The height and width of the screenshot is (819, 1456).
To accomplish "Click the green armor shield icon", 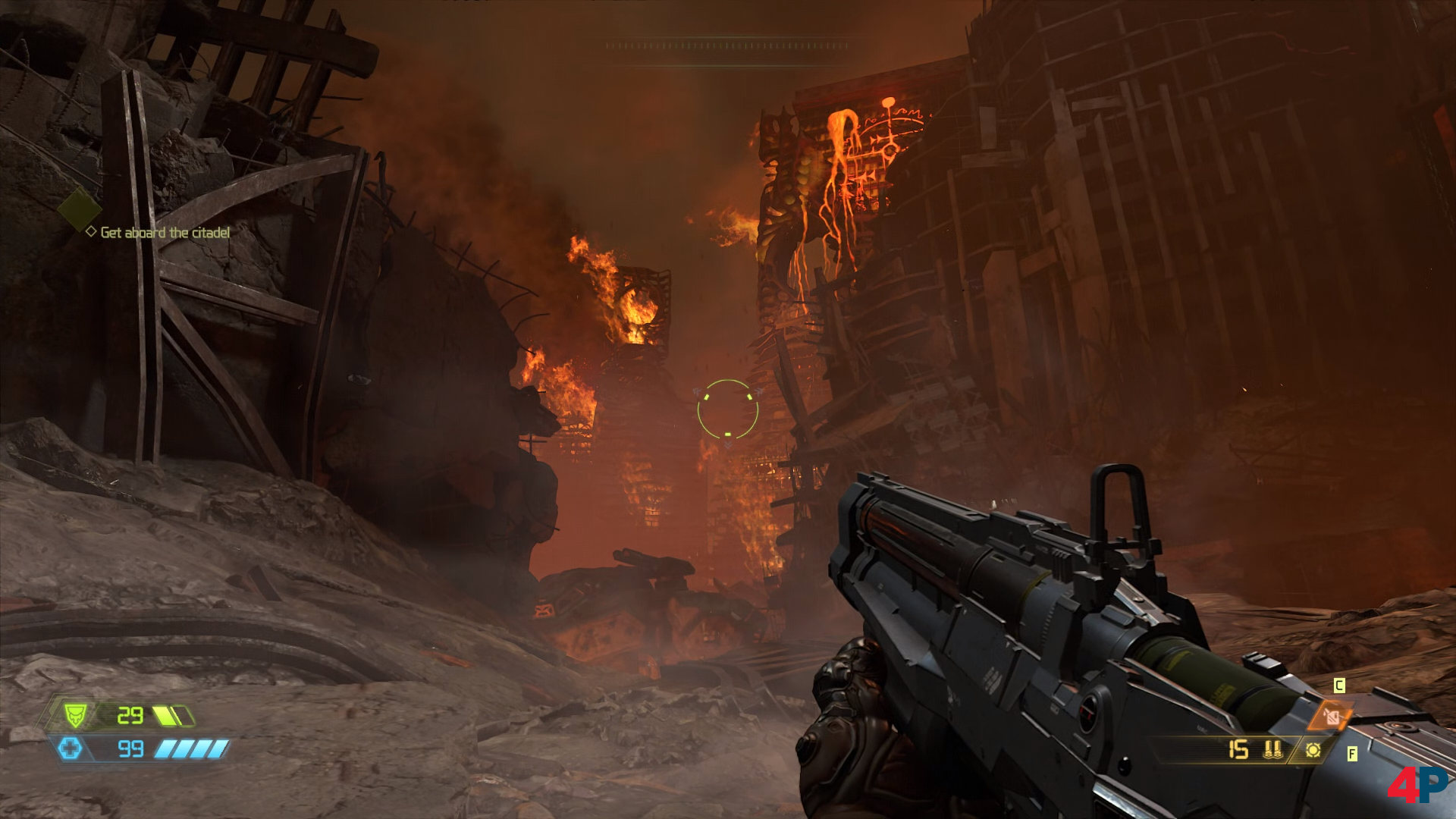I will pos(75,714).
